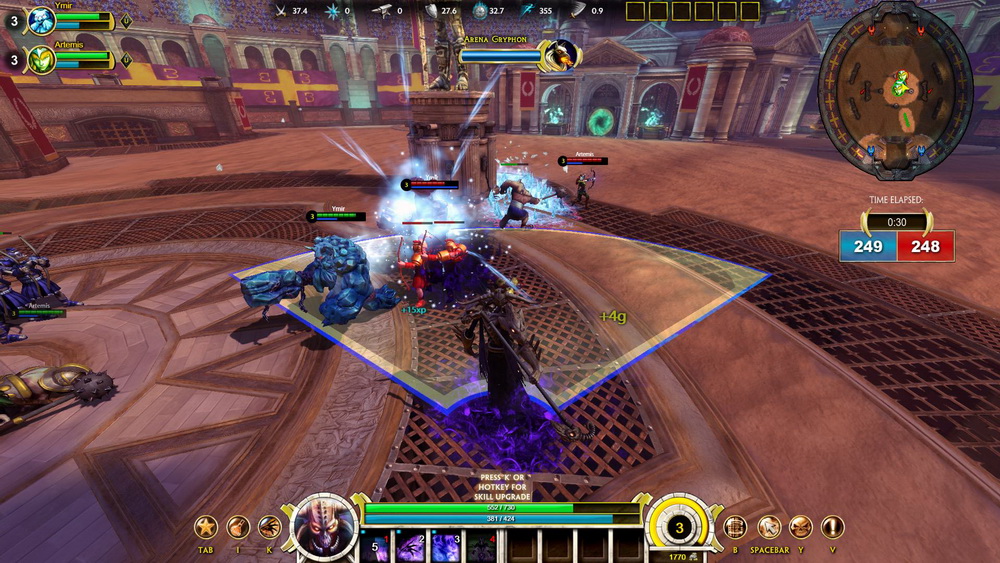
Task: Select Ymir's teammate portrait
Action: [42, 20]
